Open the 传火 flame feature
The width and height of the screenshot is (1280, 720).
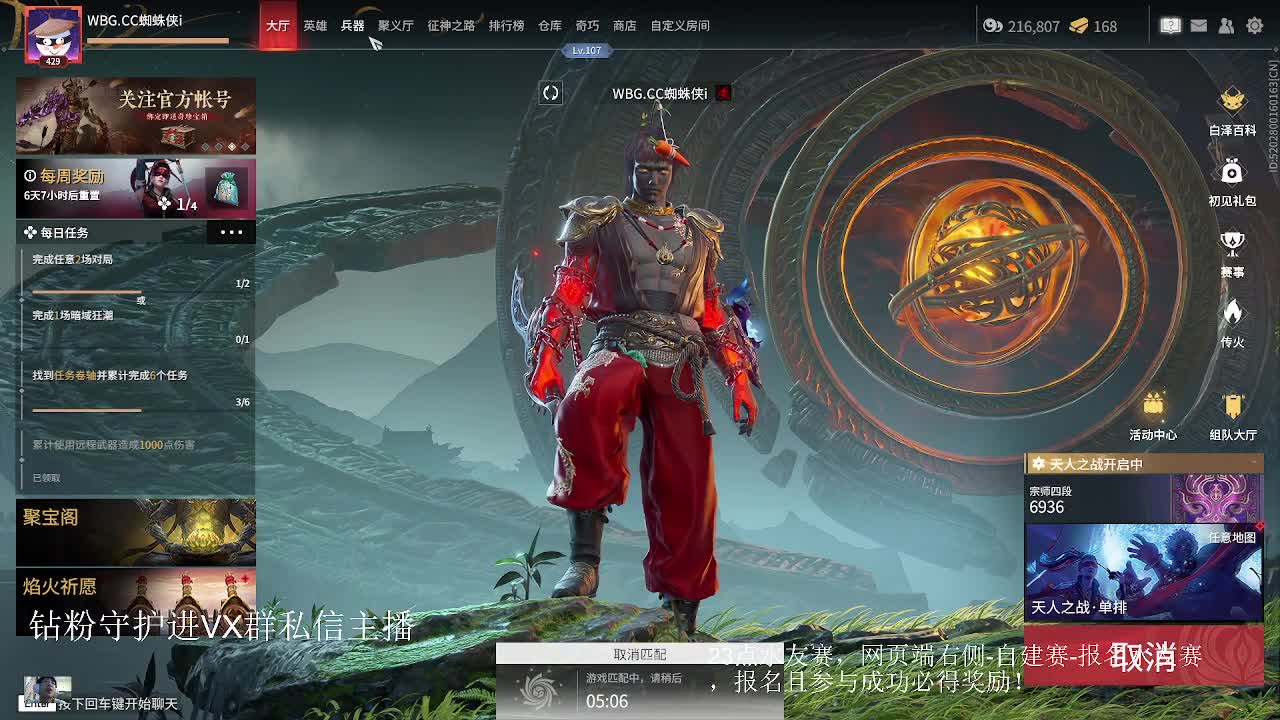pyautogui.click(x=1232, y=322)
